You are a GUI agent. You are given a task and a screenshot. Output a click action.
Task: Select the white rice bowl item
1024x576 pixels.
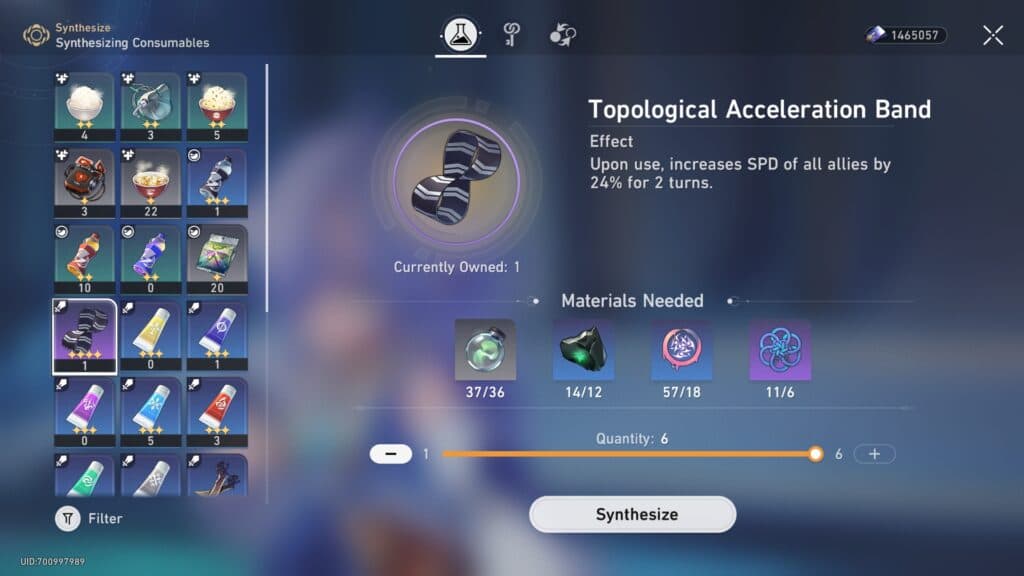pos(85,108)
